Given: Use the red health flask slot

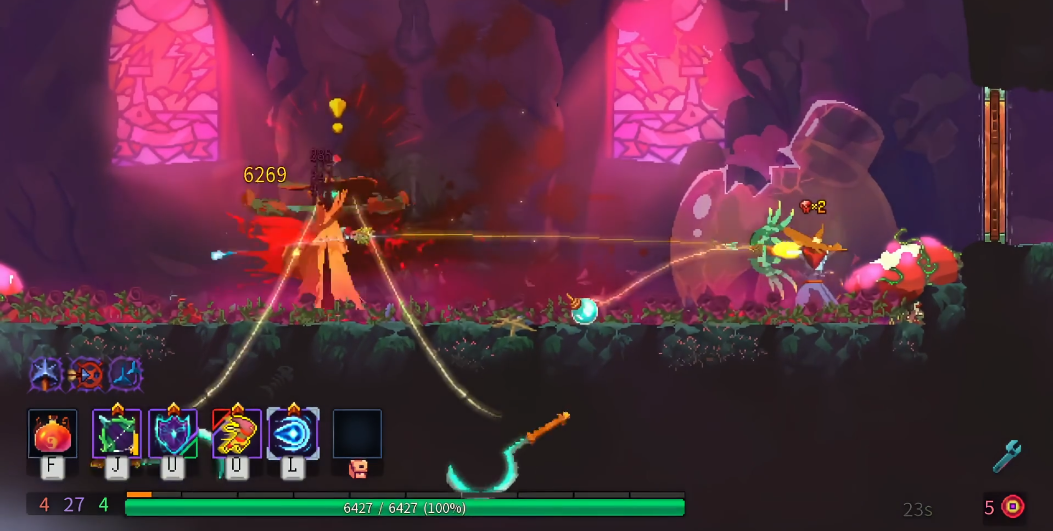Looking at the screenshot, I should [x=53, y=434].
